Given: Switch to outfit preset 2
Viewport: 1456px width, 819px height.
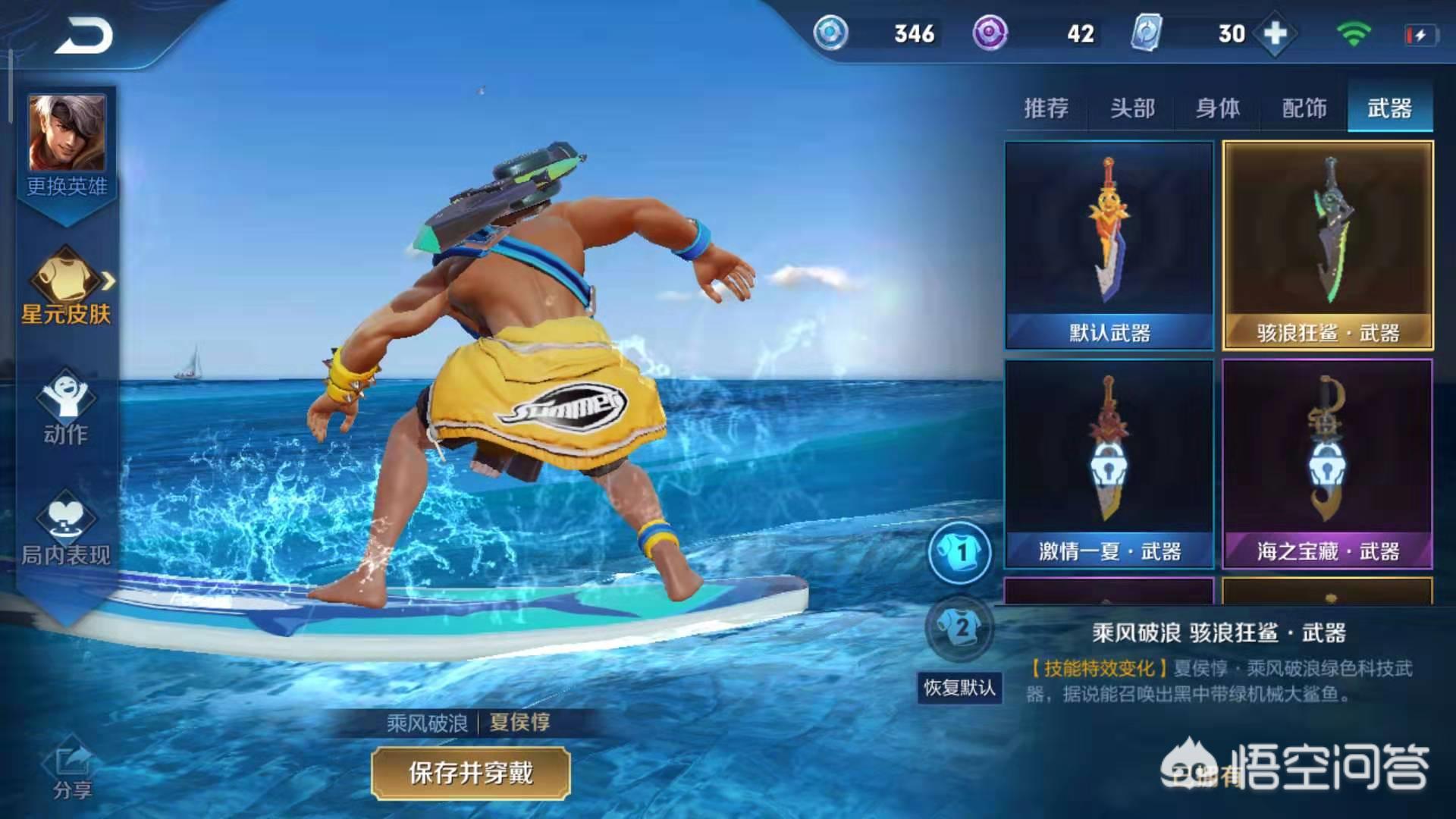Looking at the screenshot, I should (x=959, y=628).
